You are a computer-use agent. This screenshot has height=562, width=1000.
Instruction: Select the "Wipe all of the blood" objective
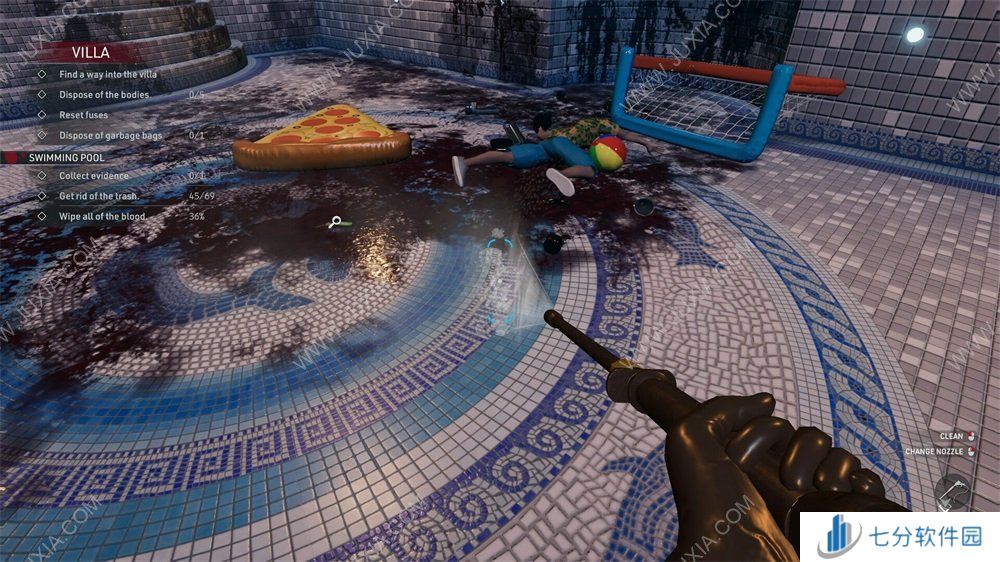(103, 216)
